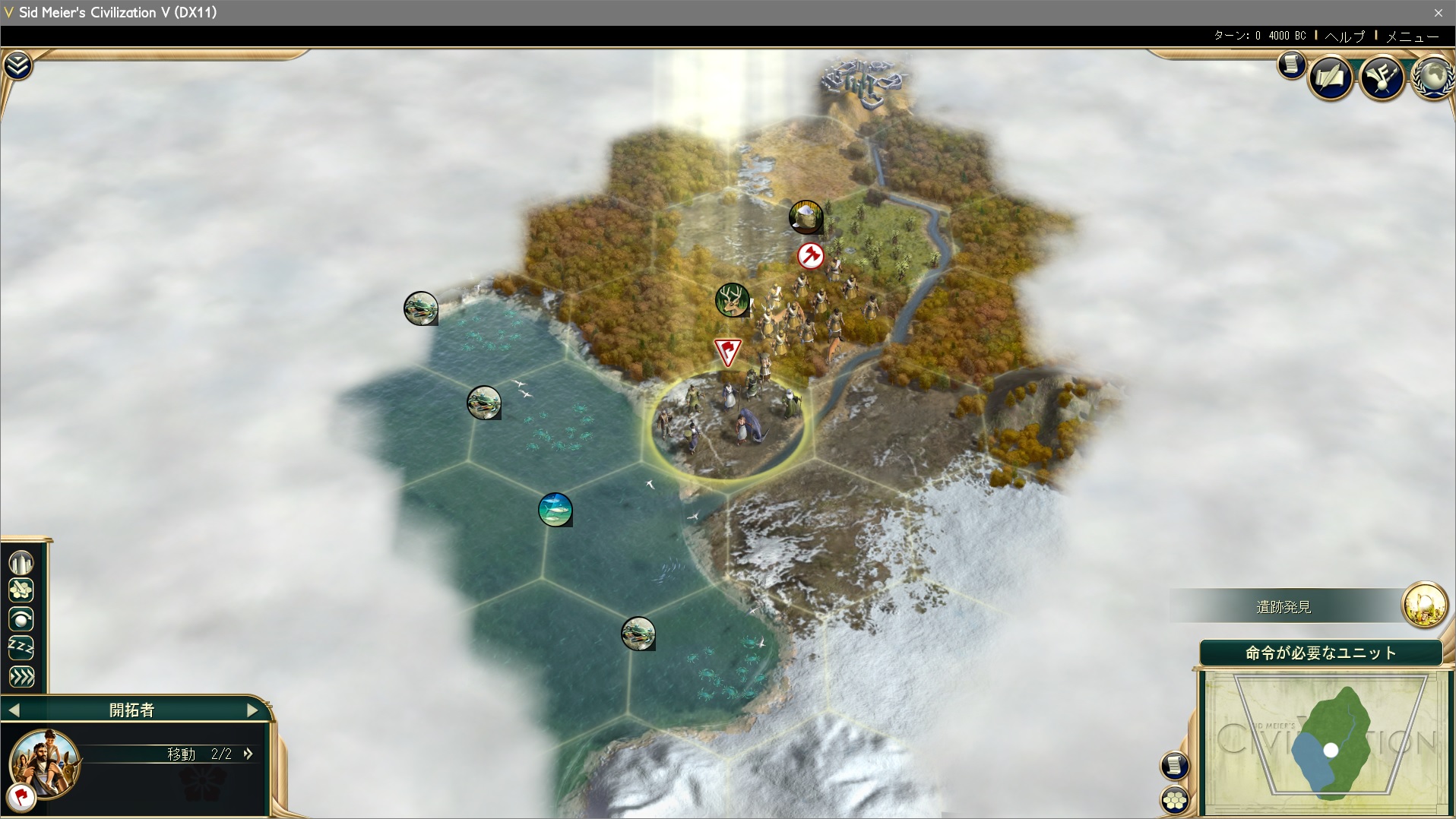Image resolution: width=1456 pixels, height=819 pixels.
Task: Choose the skip-turn curved-arrow unit action
Action: [x=21, y=620]
